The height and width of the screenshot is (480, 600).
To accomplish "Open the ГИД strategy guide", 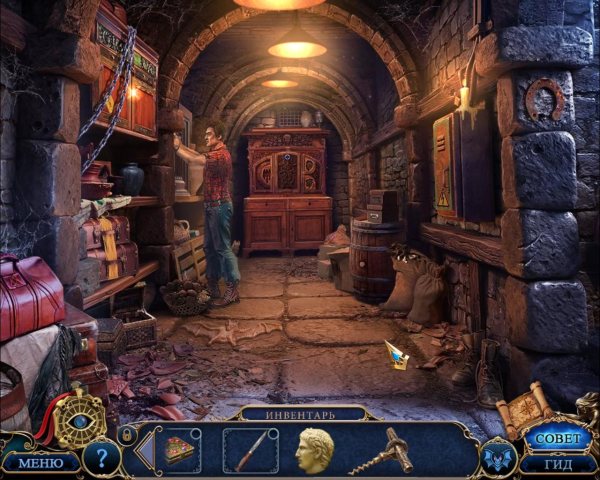I will pyautogui.click(x=558, y=463).
